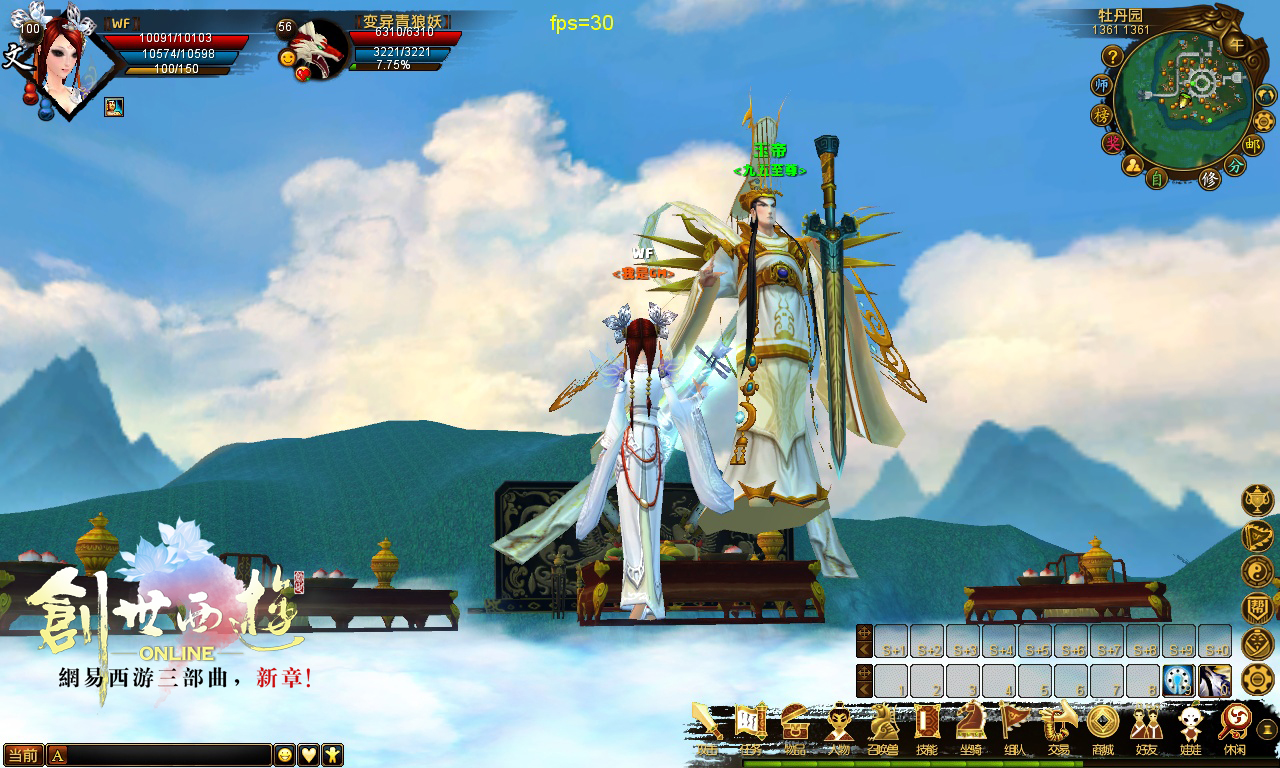Click the 攻击 sword attack button

707,724
